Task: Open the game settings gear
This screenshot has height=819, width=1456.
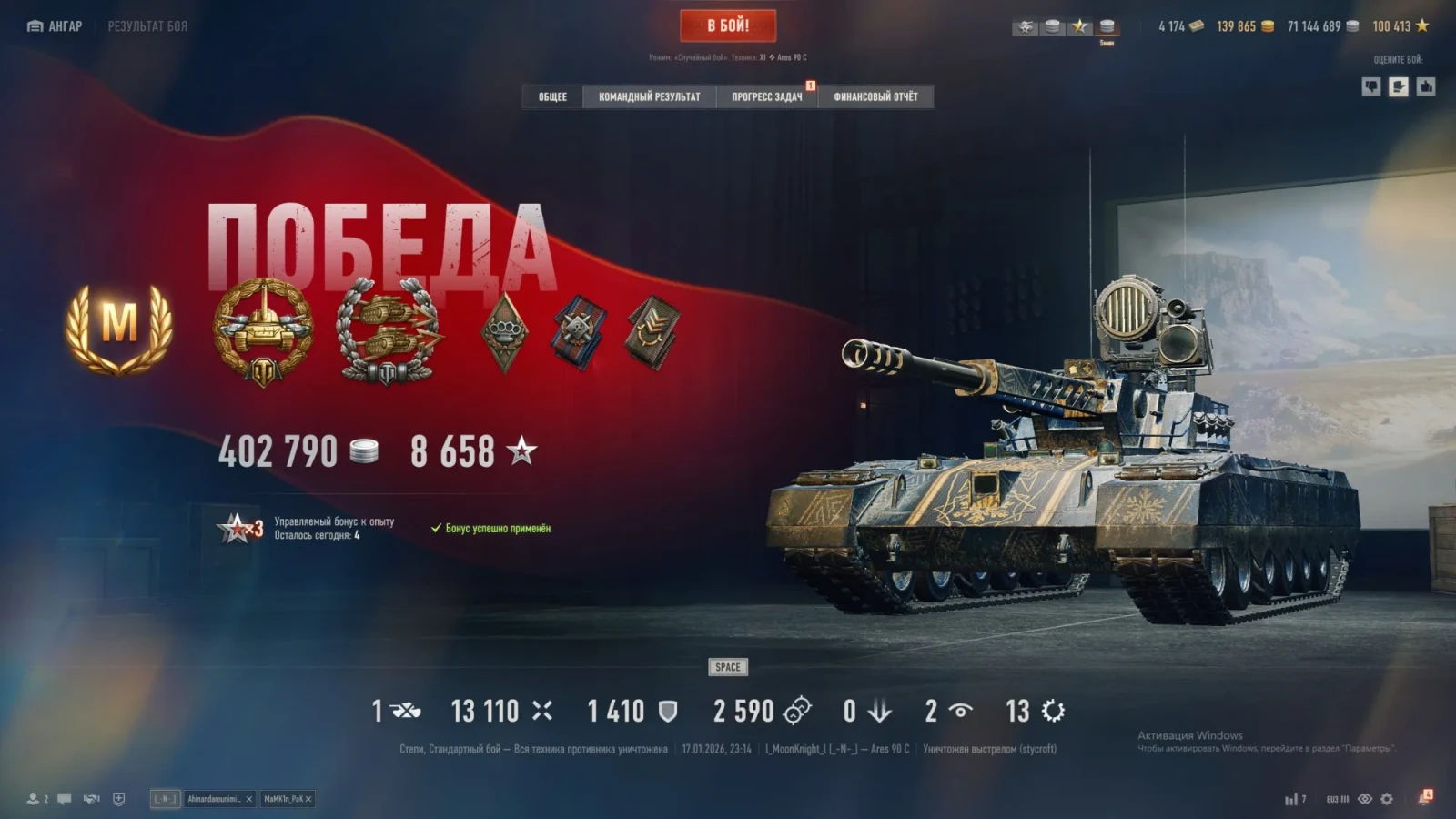Action: click(1387, 799)
